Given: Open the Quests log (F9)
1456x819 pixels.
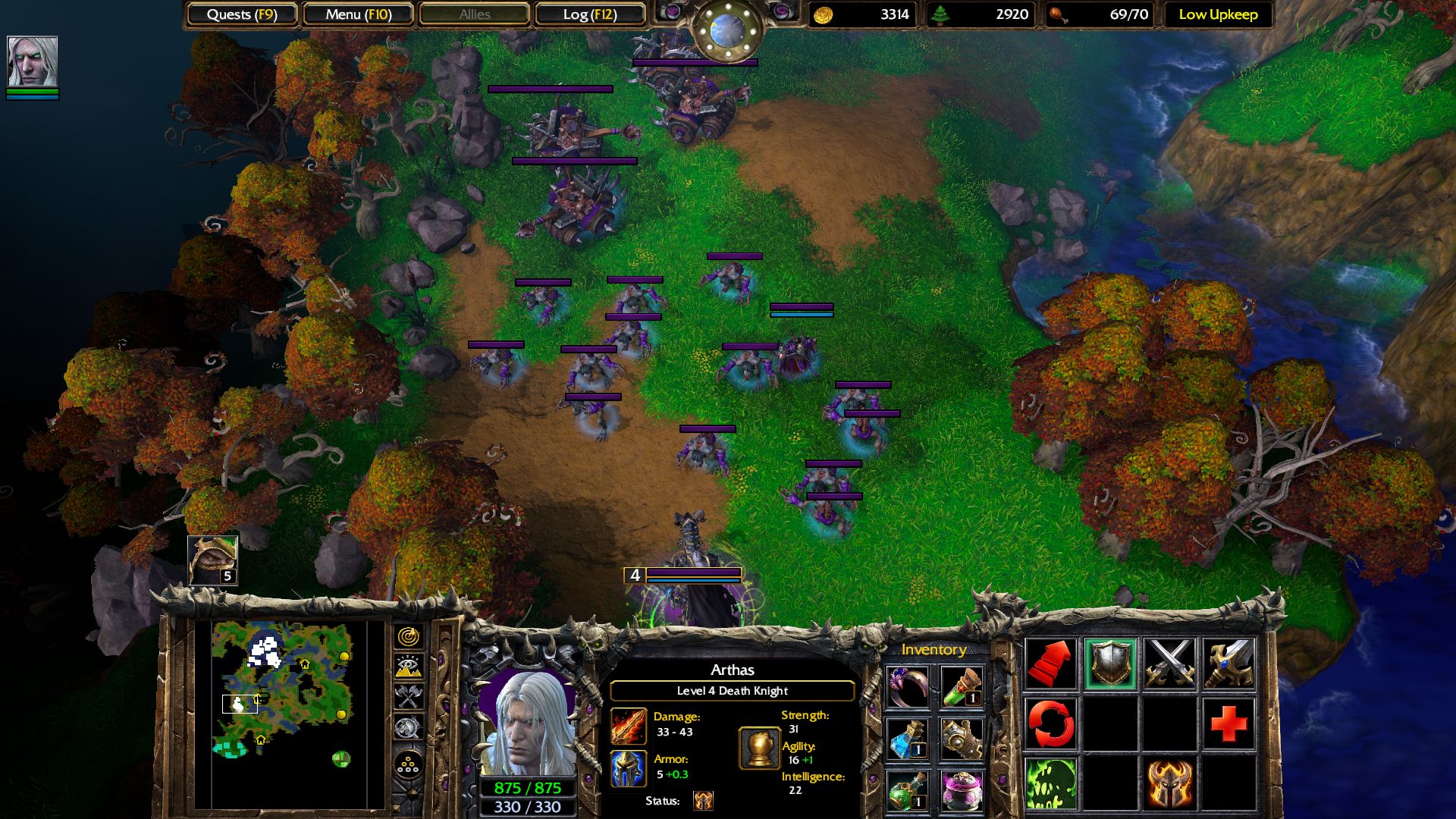Looking at the screenshot, I should (243, 14).
